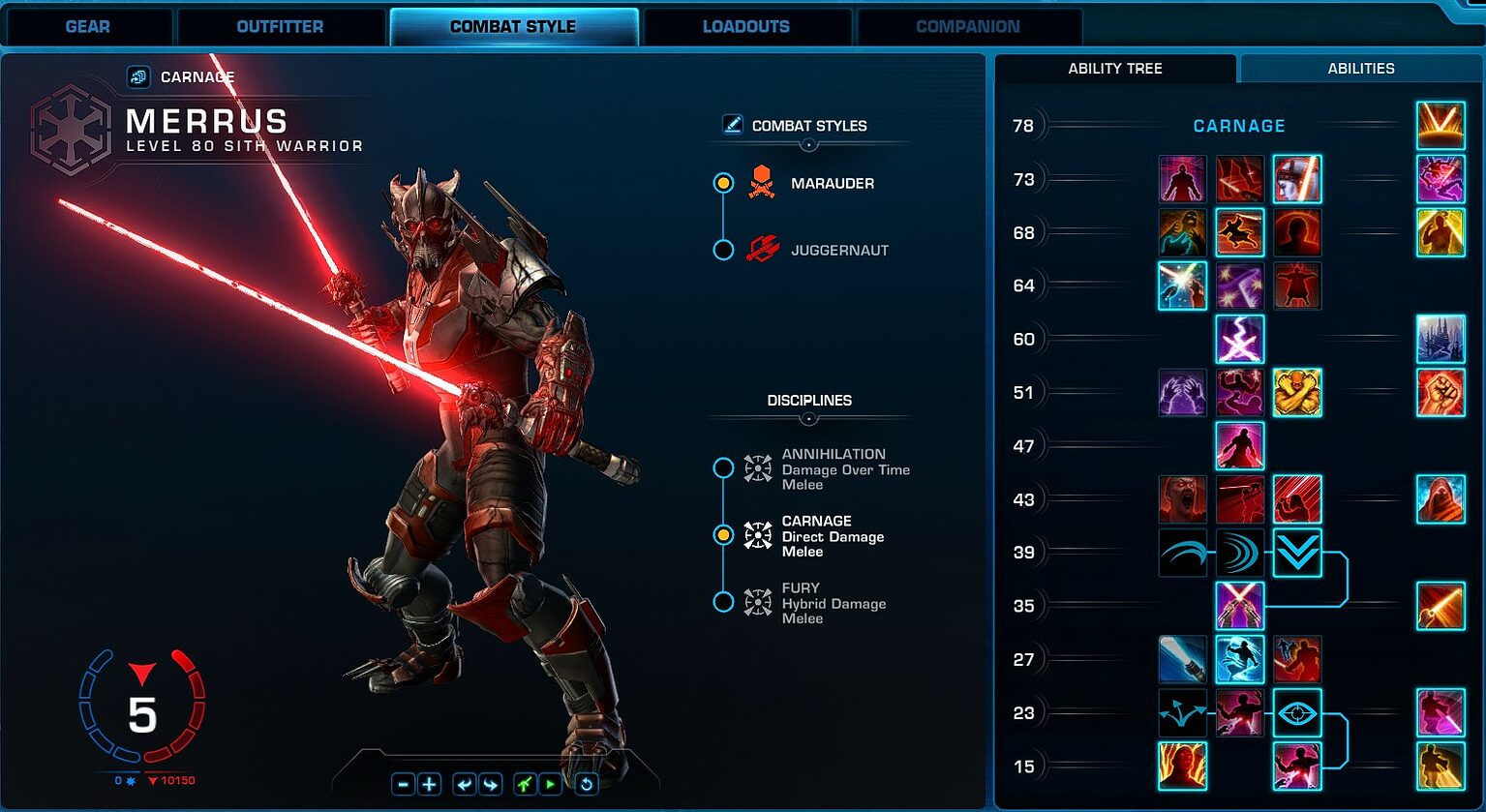
Task: Click the Carnage icon beside the character name
Action: (x=136, y=75)
